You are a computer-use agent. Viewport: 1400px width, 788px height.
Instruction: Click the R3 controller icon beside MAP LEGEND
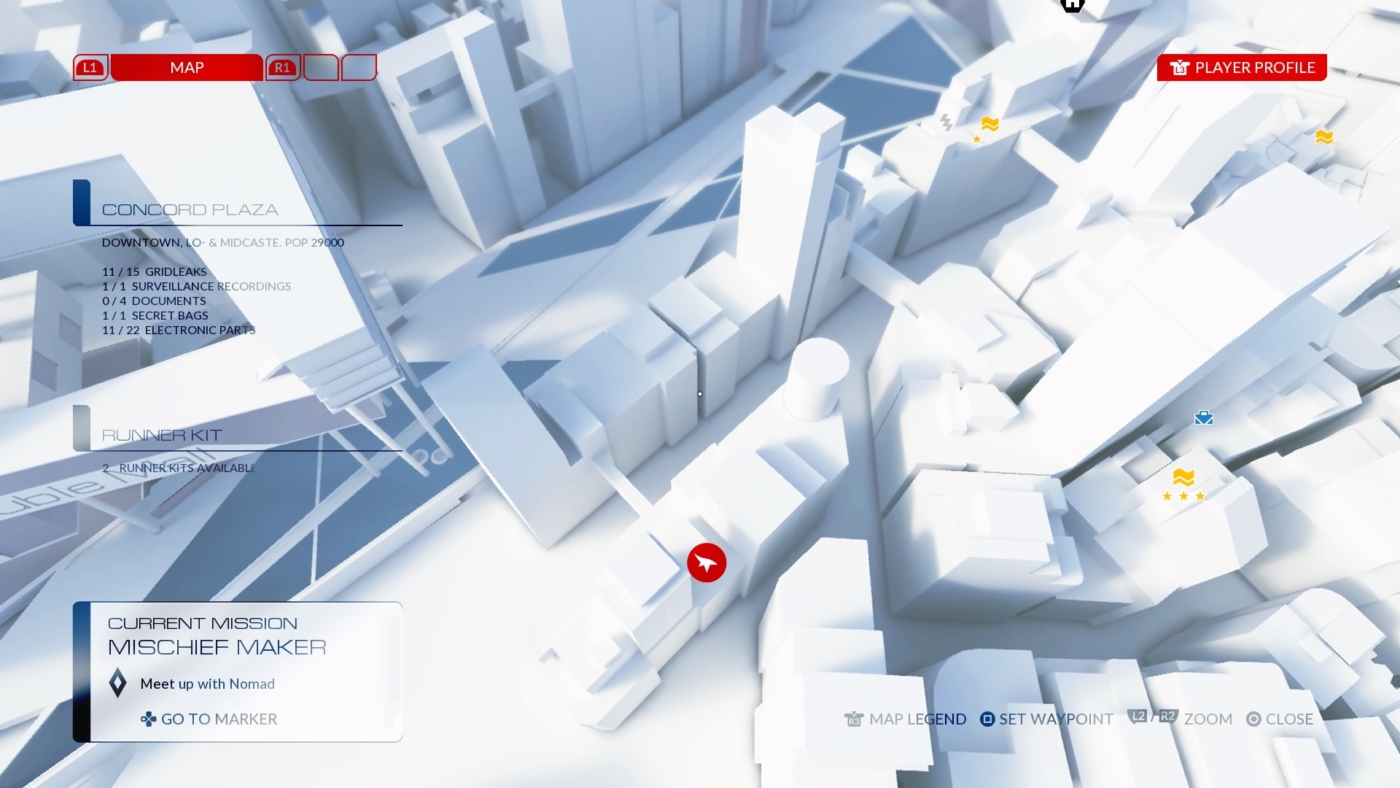coord(855,719)
